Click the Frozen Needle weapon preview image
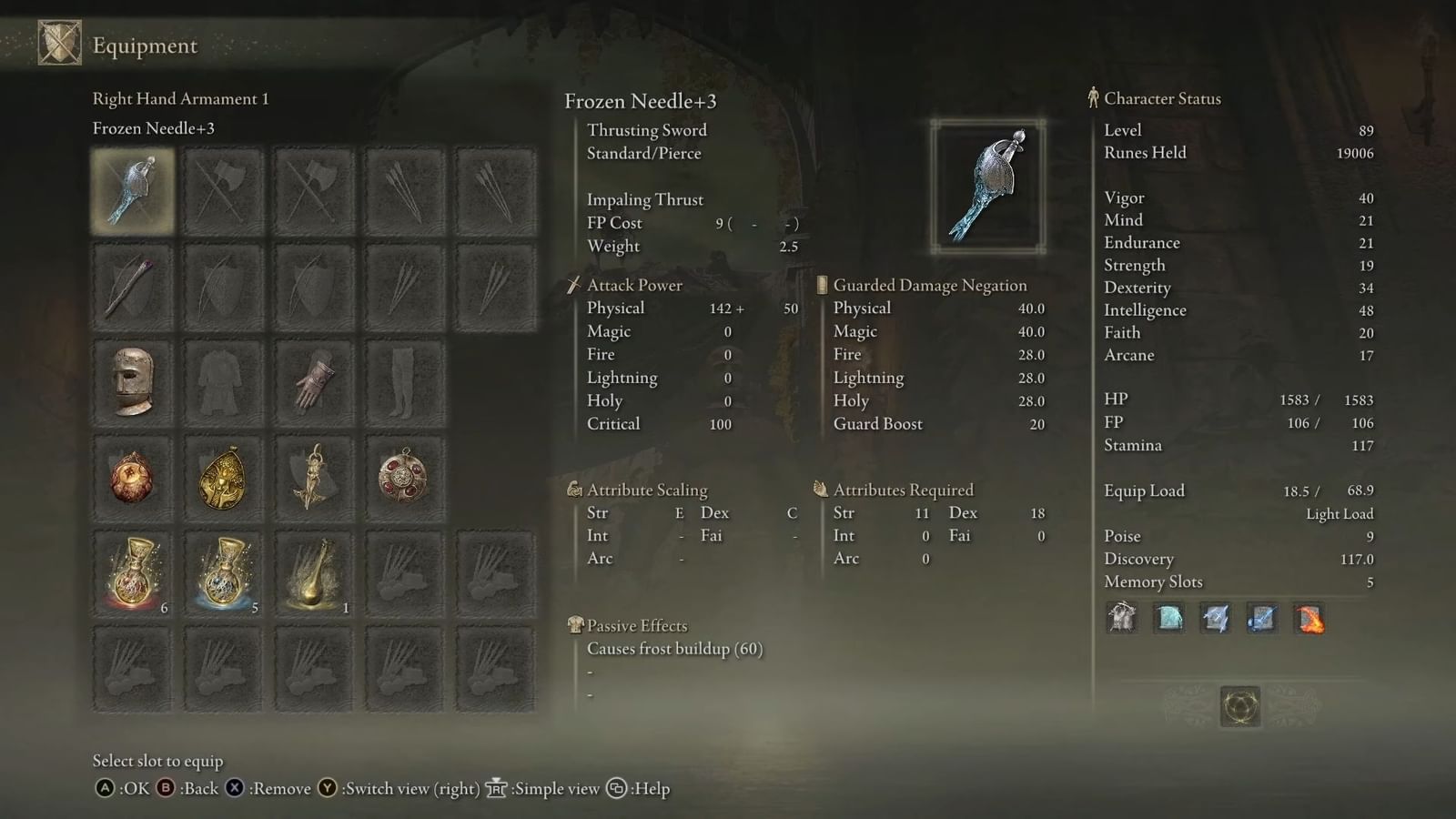Screen dimensions: 1456x819 pos(988,185)
